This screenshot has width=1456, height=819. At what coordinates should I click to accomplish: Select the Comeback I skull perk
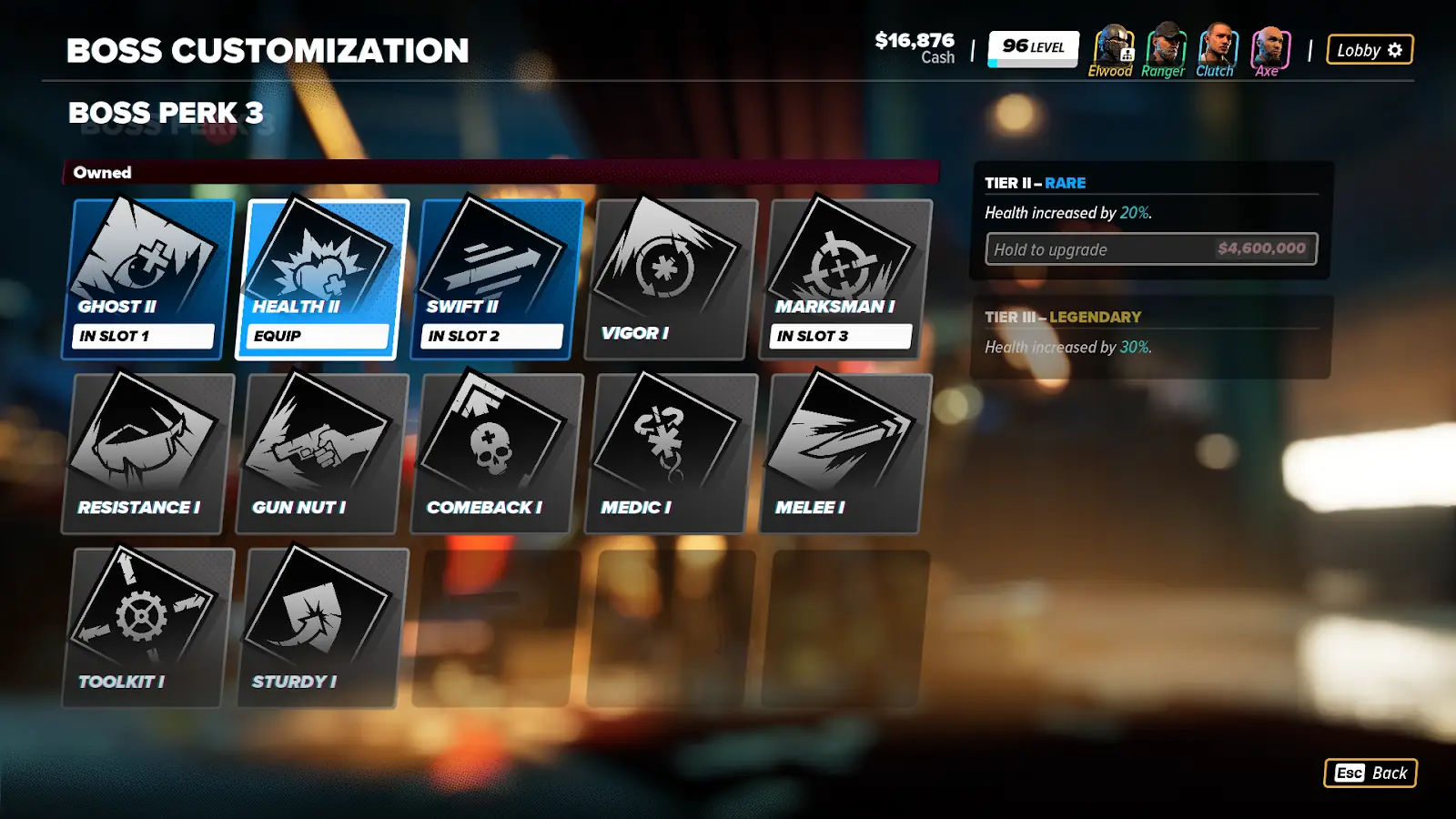496,451
